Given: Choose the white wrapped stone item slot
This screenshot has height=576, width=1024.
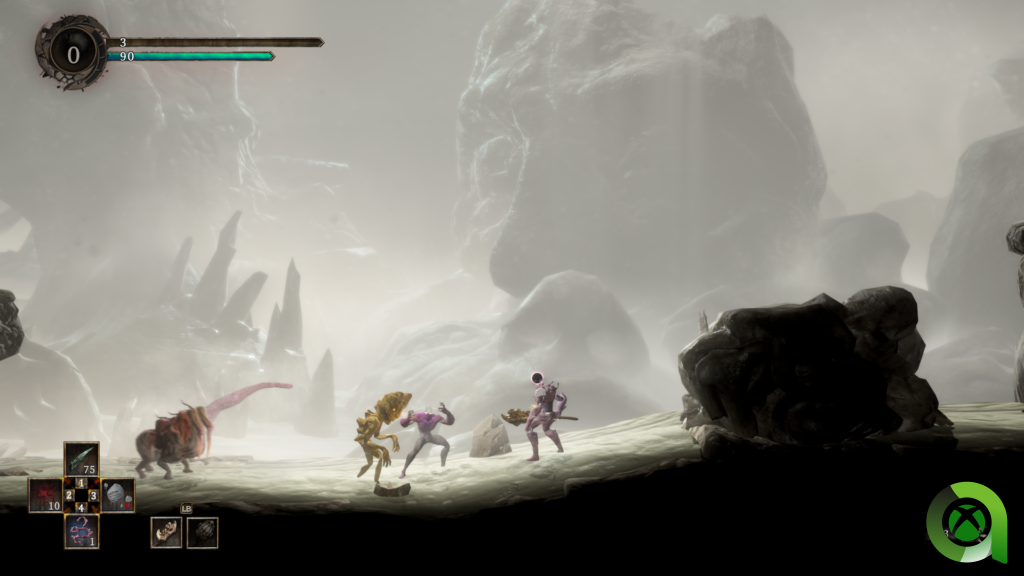Looking at the screenshot, I should 118,495.
